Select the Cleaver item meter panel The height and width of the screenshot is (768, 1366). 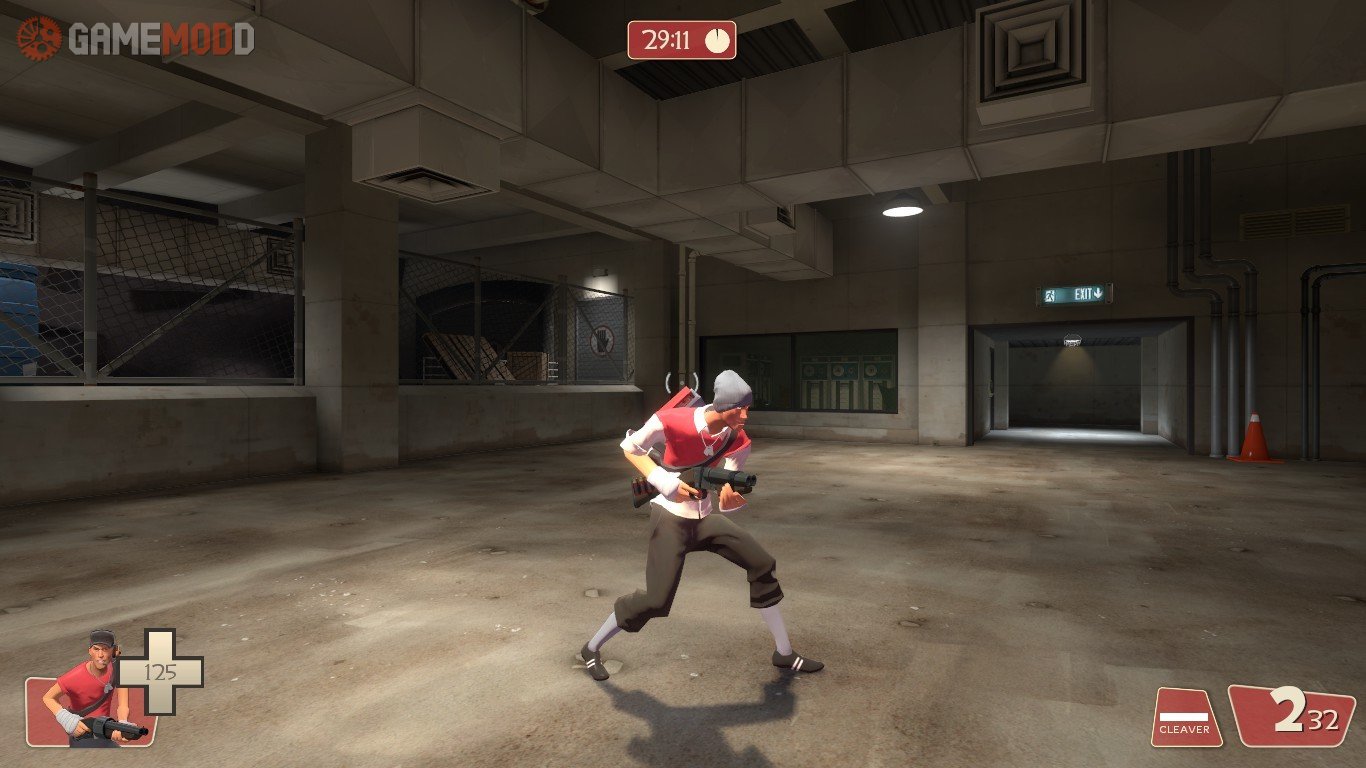[1185, 716]
